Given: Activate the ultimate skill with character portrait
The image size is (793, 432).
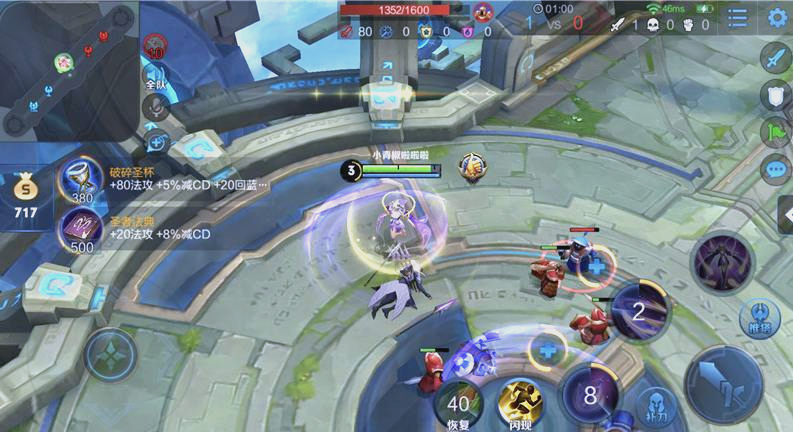Looking at the screenshot, I should [x=724, y=262].
